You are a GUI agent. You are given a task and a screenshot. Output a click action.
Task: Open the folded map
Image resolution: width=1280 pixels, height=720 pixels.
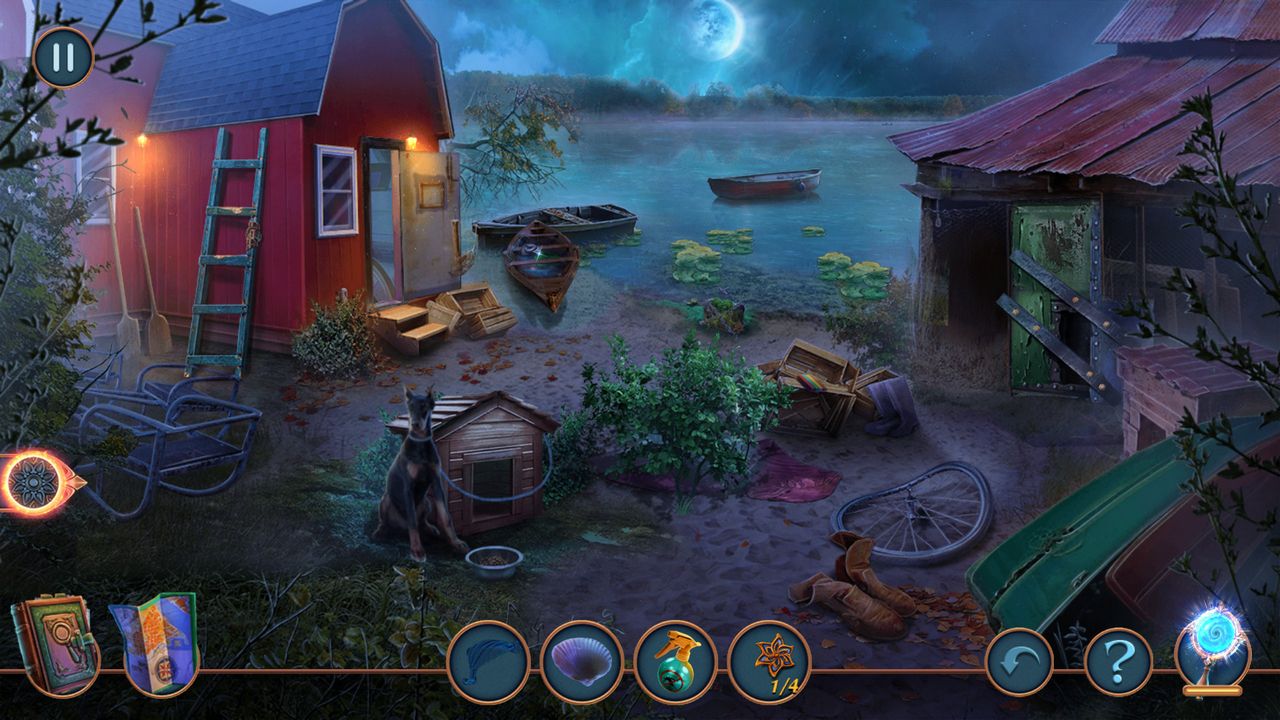(155, 643)
